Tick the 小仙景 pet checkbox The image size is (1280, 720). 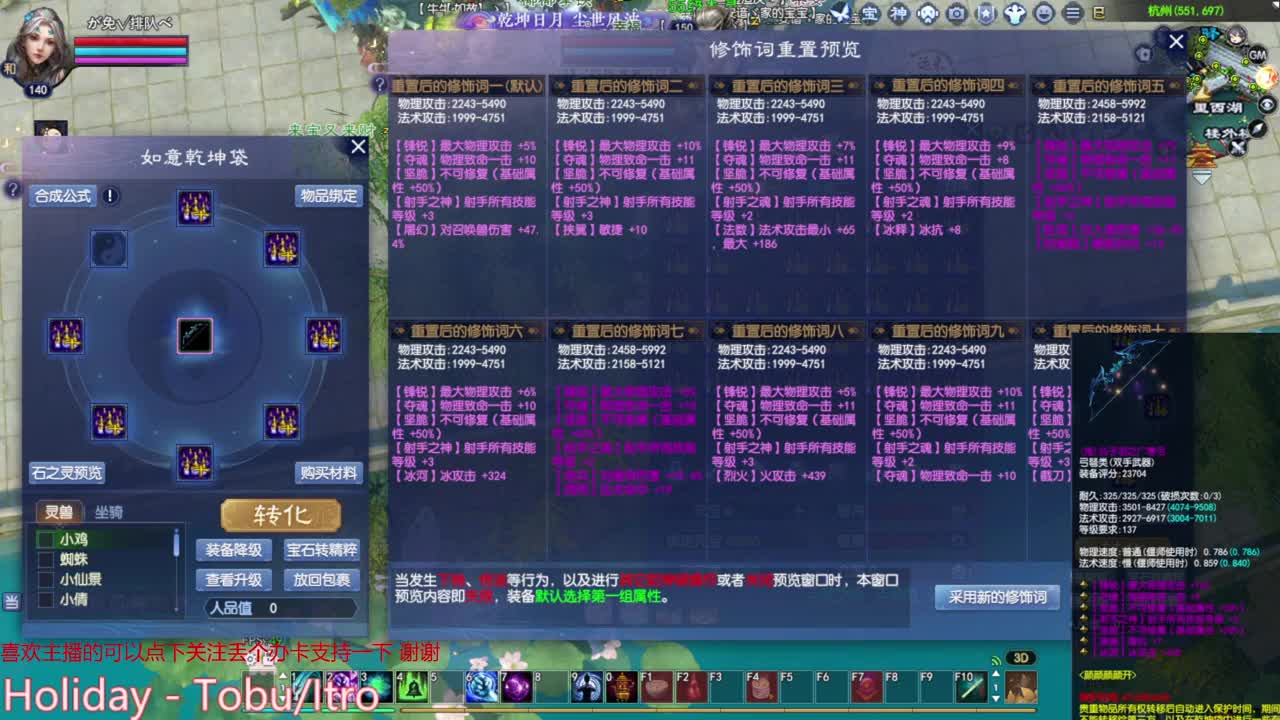coord(44,579)
